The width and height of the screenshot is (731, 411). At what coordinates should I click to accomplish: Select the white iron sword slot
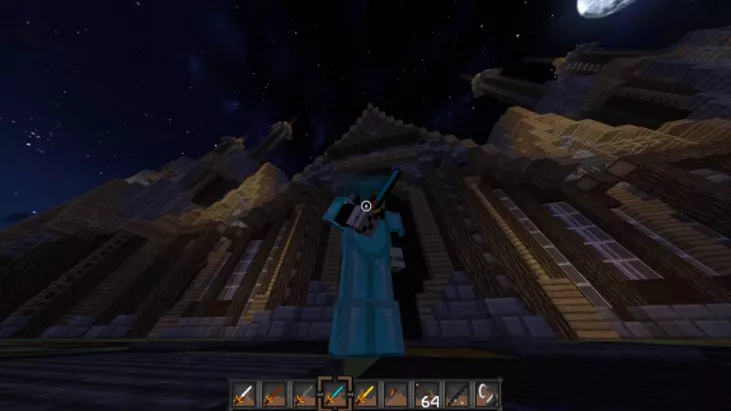point(244,393)
